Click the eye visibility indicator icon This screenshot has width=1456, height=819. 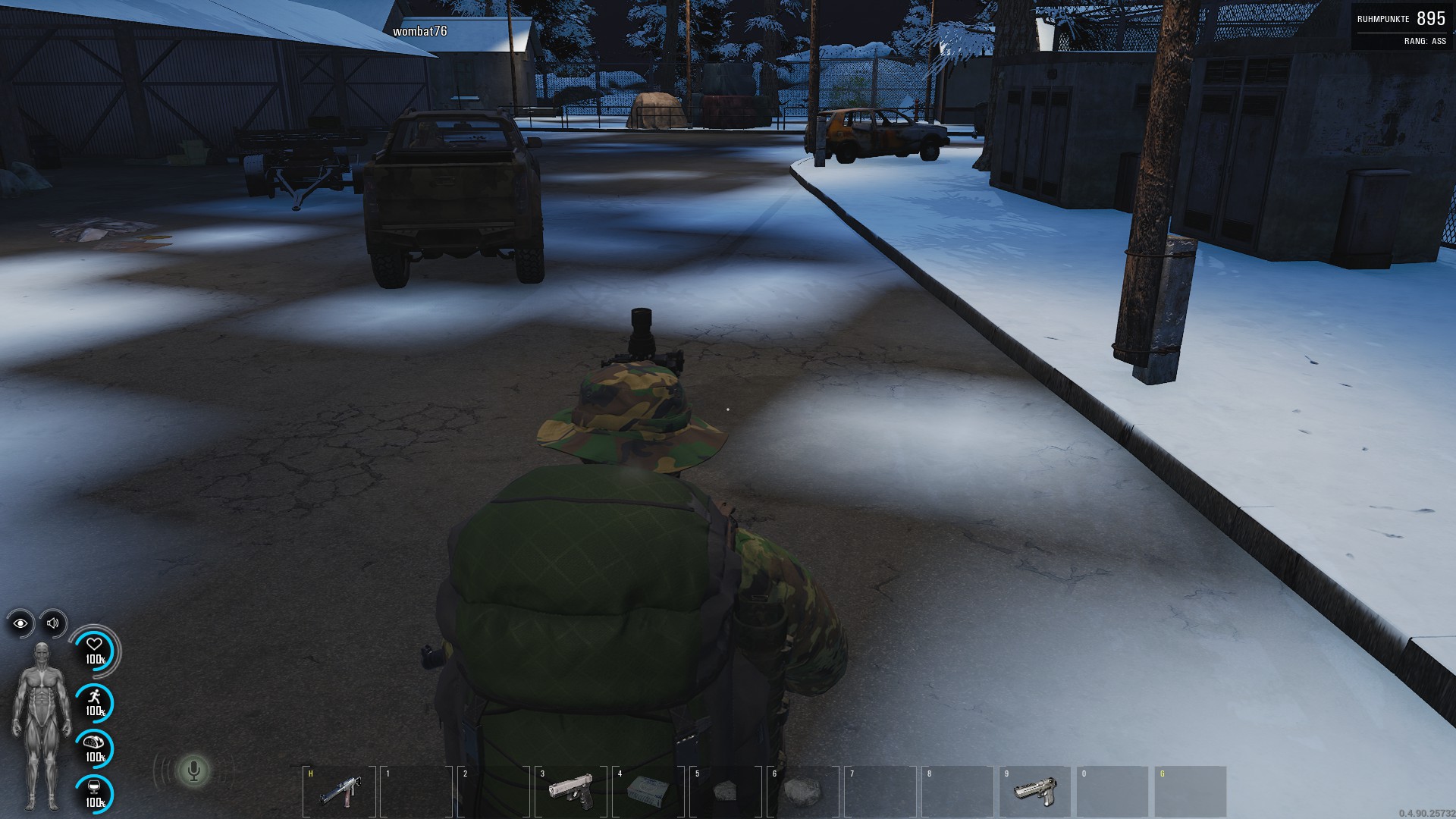click(x=20, y=623)
